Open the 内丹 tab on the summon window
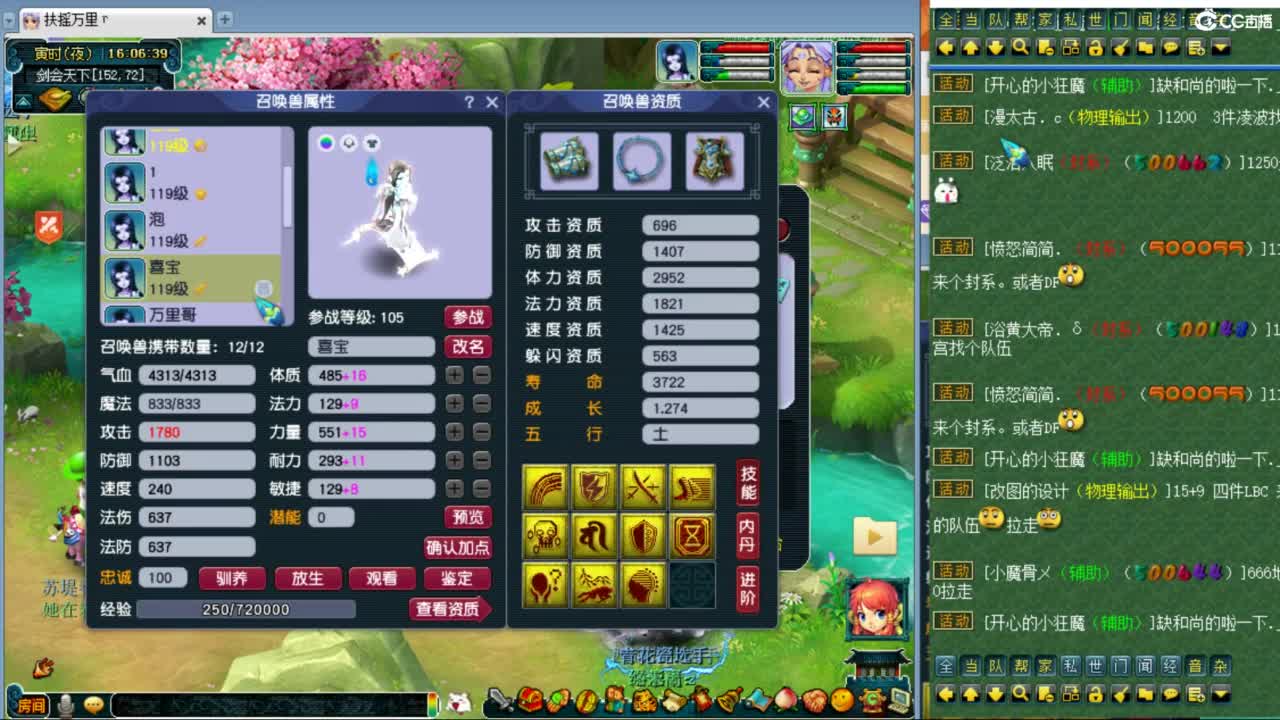1280x720 pixels. tap(748, 537)
